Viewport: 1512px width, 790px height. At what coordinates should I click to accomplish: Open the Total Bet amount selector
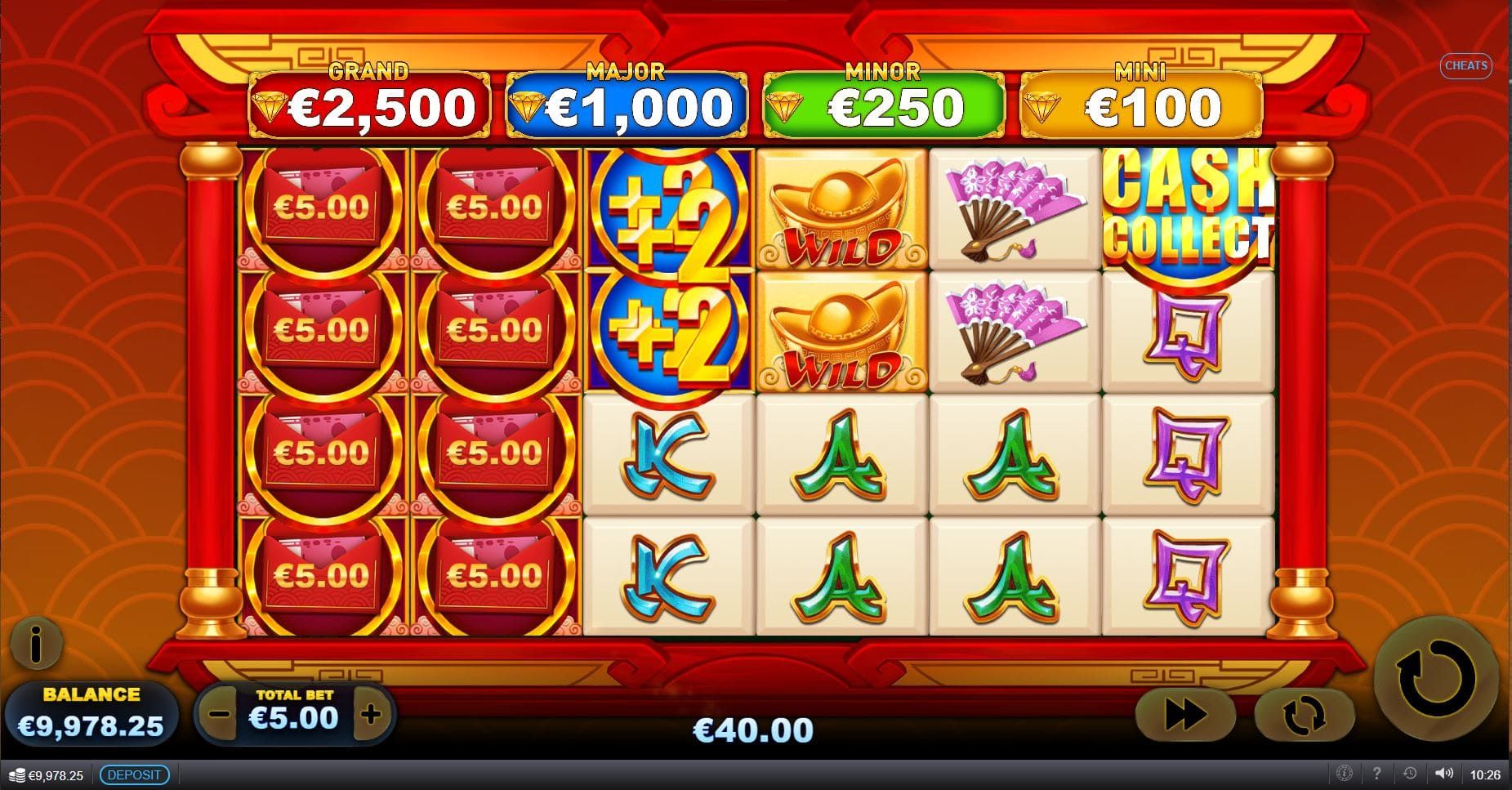click(x=292, y=714)
